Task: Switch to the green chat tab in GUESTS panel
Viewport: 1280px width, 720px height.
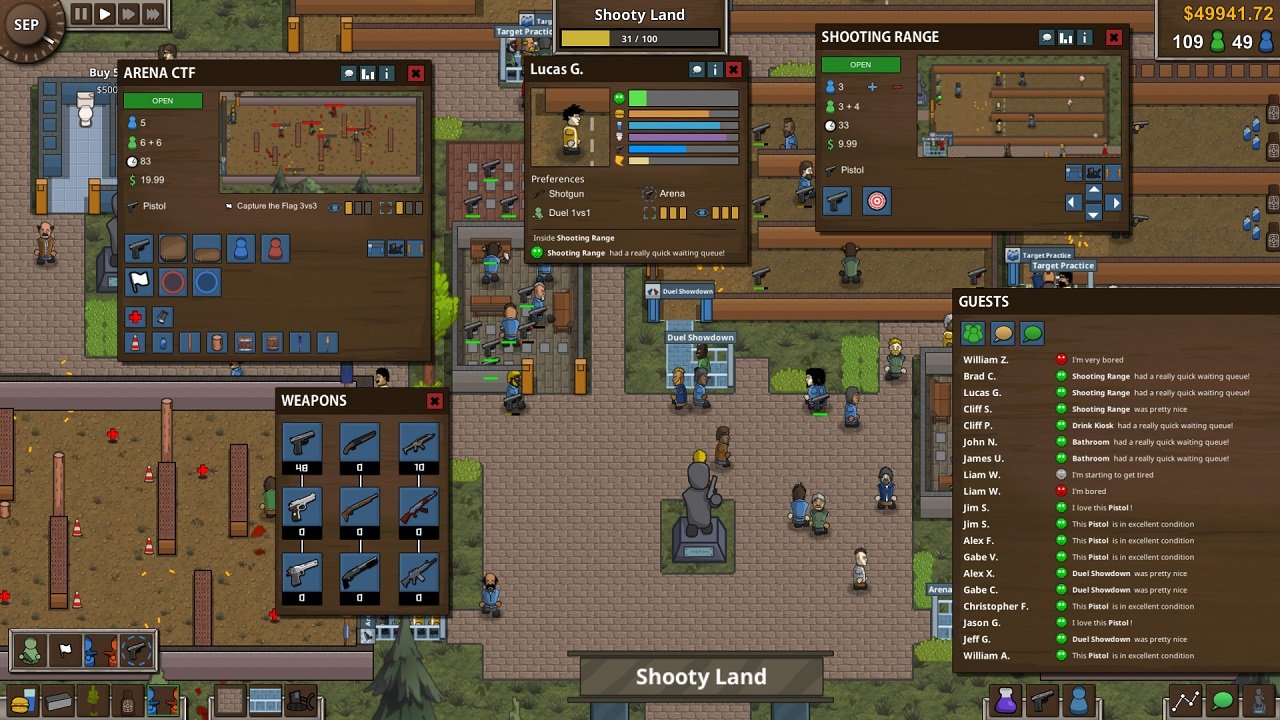Action: coord(1032,332)
